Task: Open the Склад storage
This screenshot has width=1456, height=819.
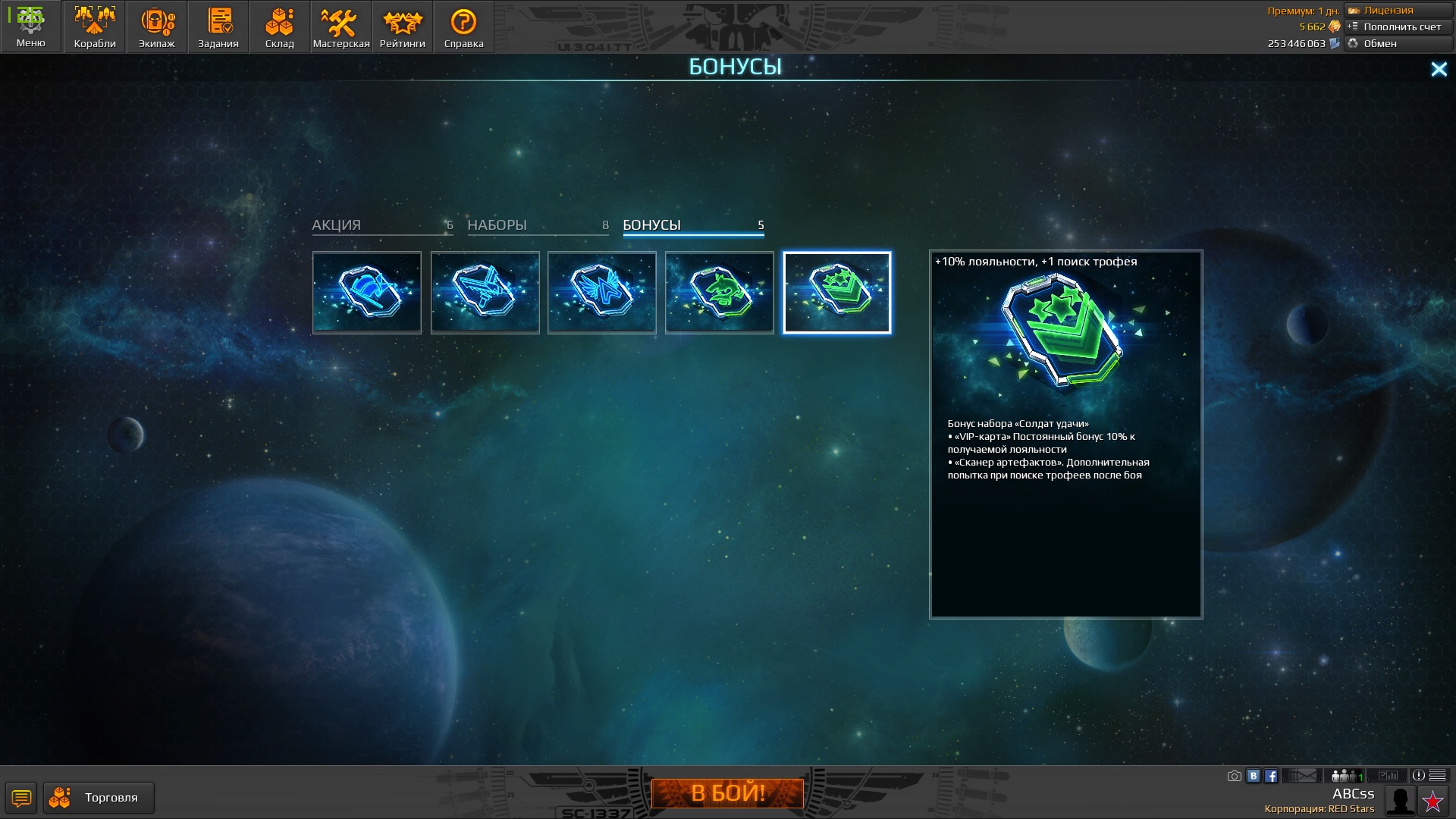Action: [279, 27]
